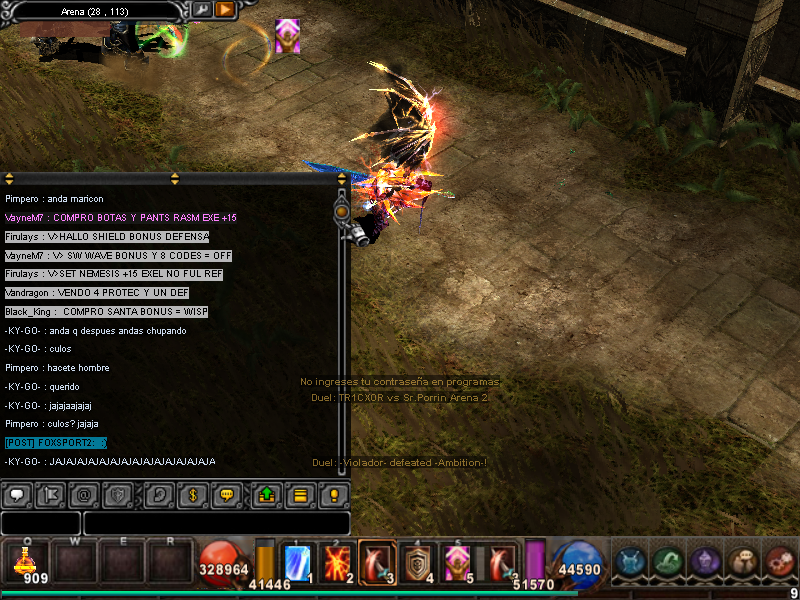Choose the shield skill in slot 4

[x=415, y=562]
